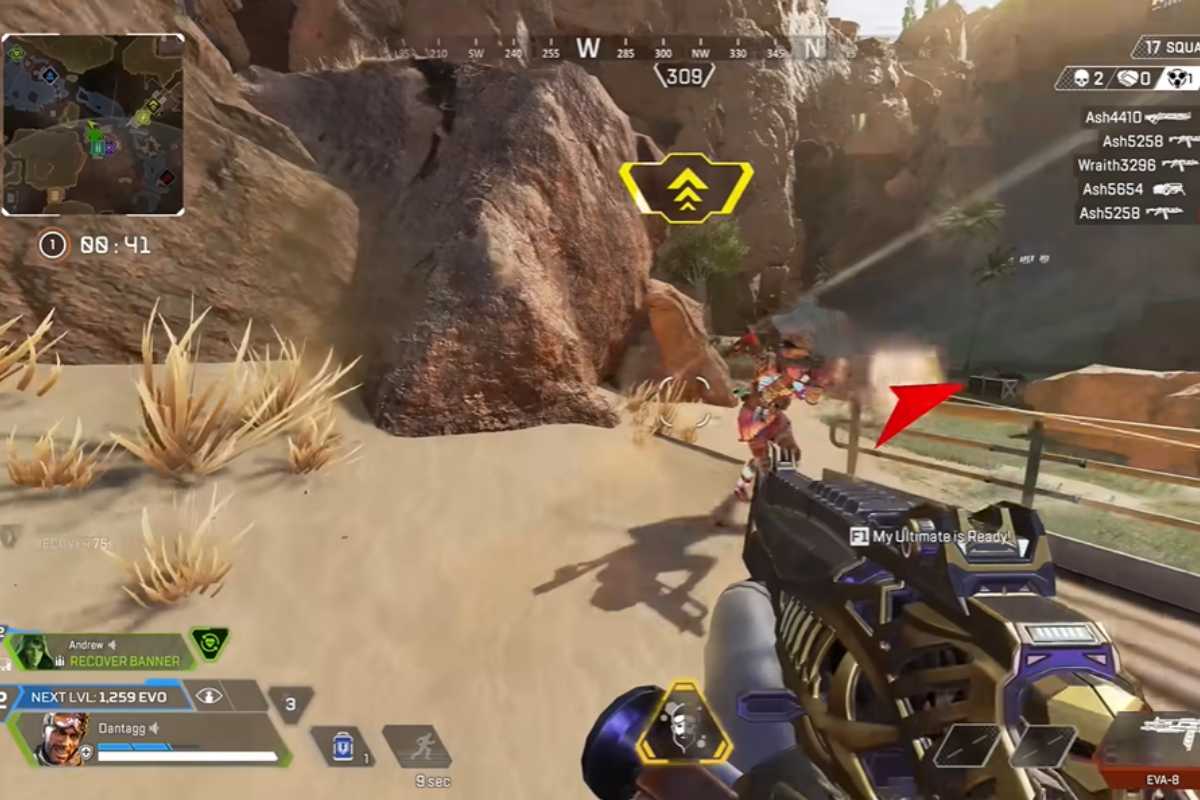Trigger the running-figure tactical ability
The width and height of the screenshot is (1200, 800).
coord(416,746)
